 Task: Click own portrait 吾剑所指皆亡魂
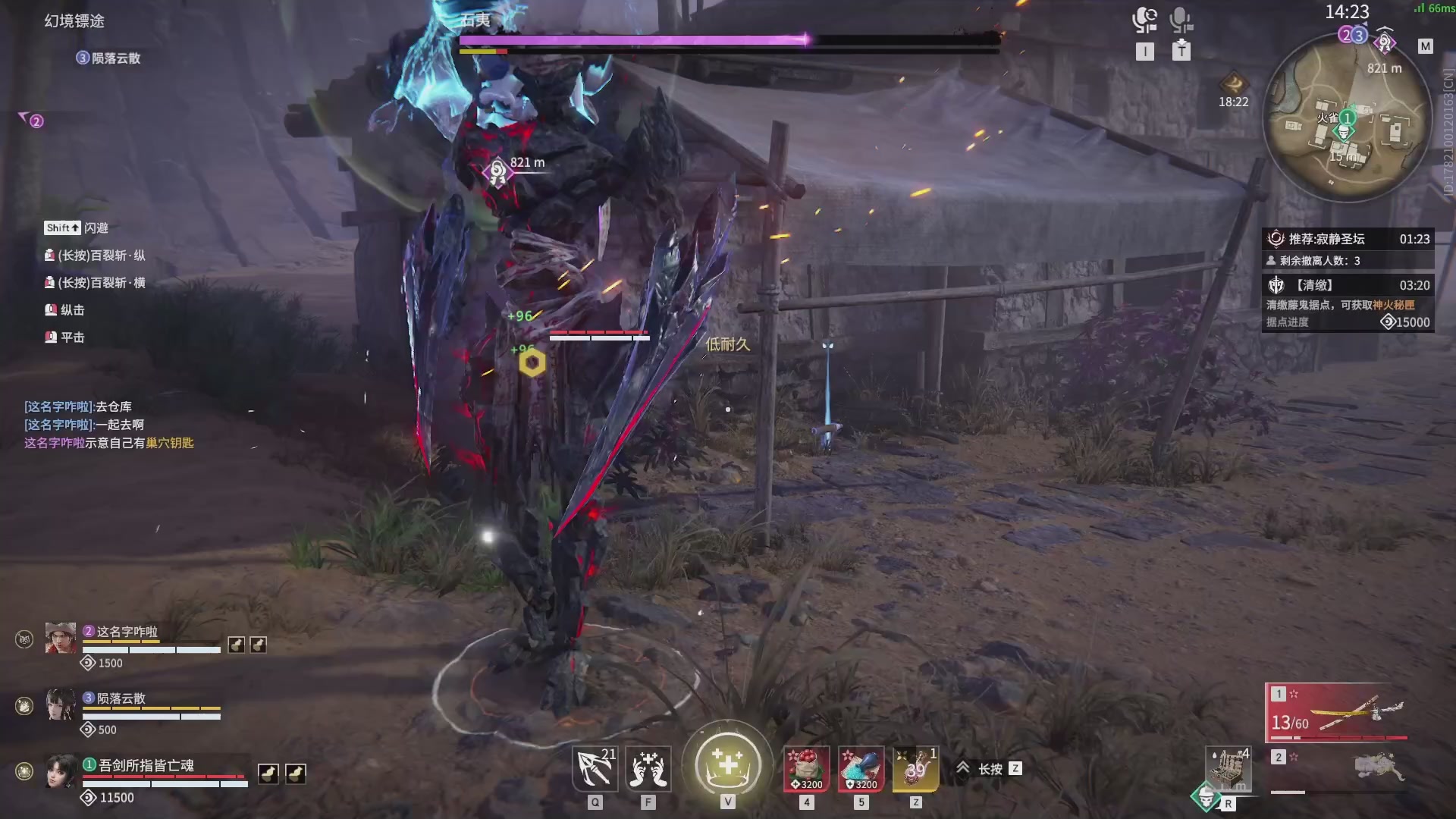[61, 771]
